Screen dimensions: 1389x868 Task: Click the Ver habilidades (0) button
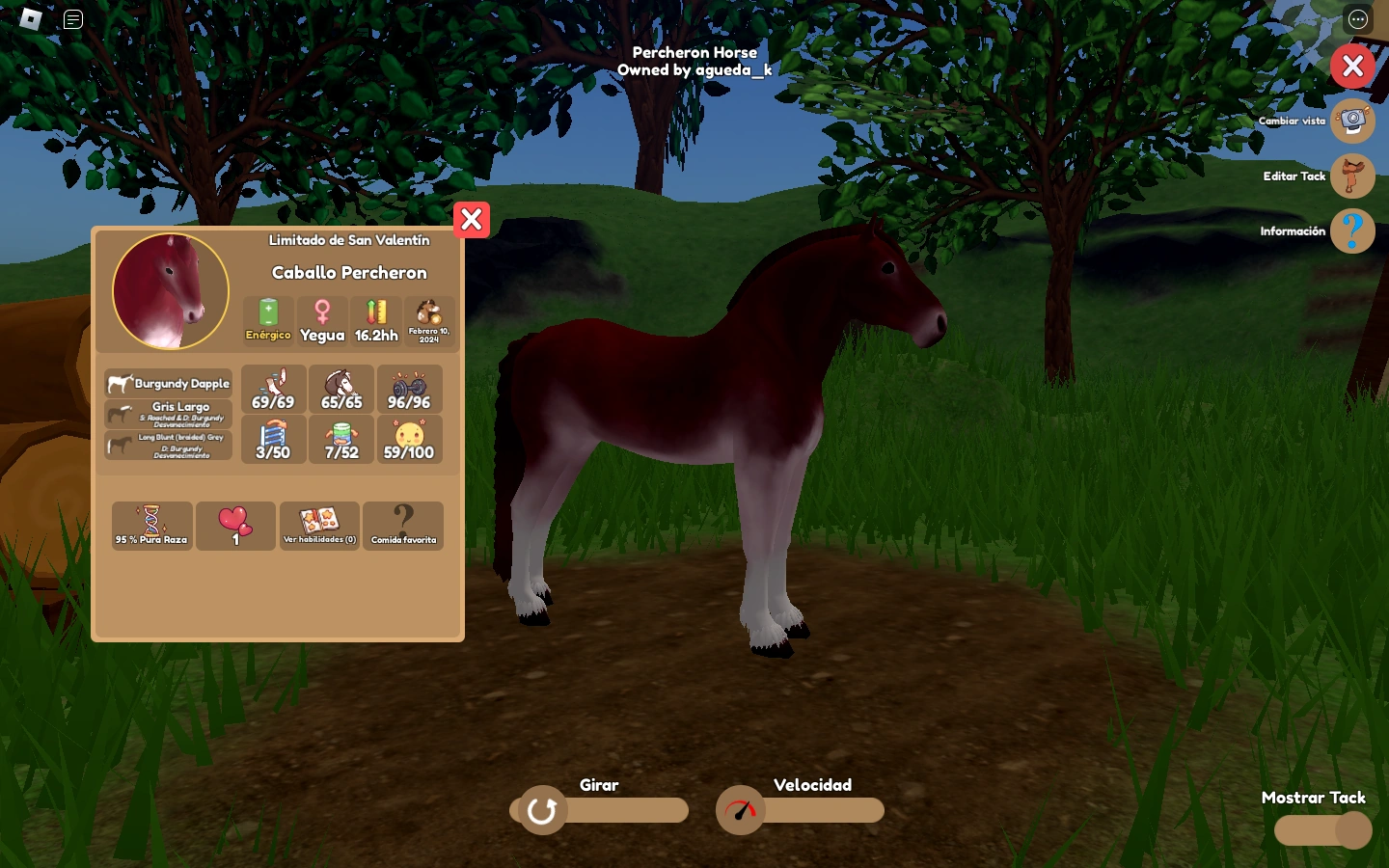[x=319, y=526]
